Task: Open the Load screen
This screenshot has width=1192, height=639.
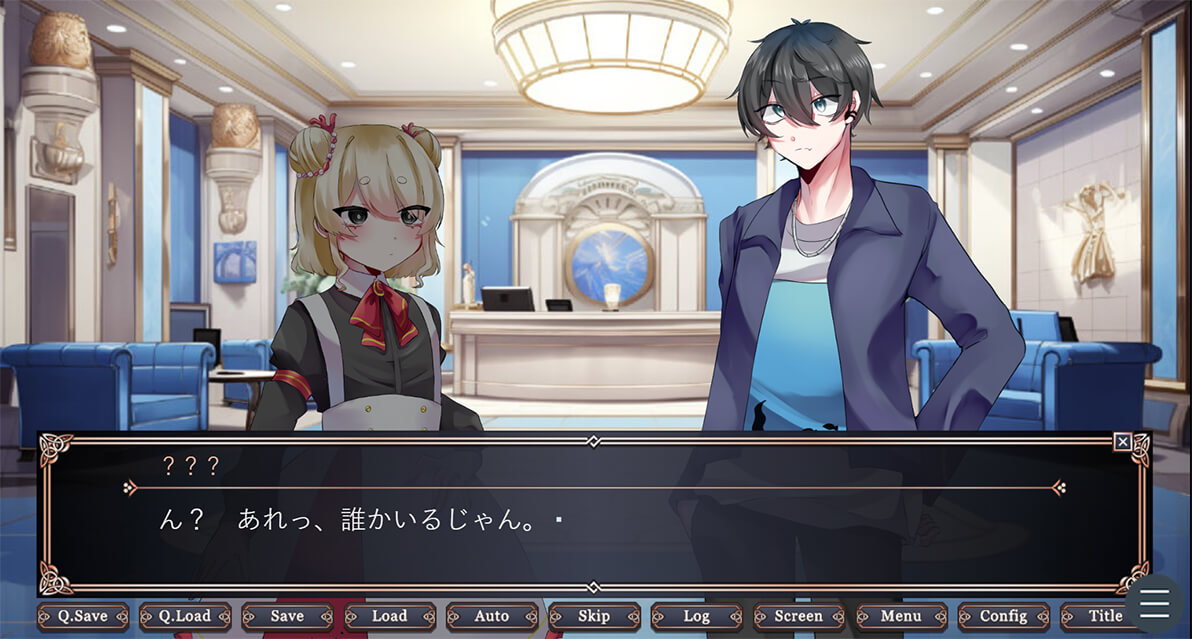Action: point(390,616)
